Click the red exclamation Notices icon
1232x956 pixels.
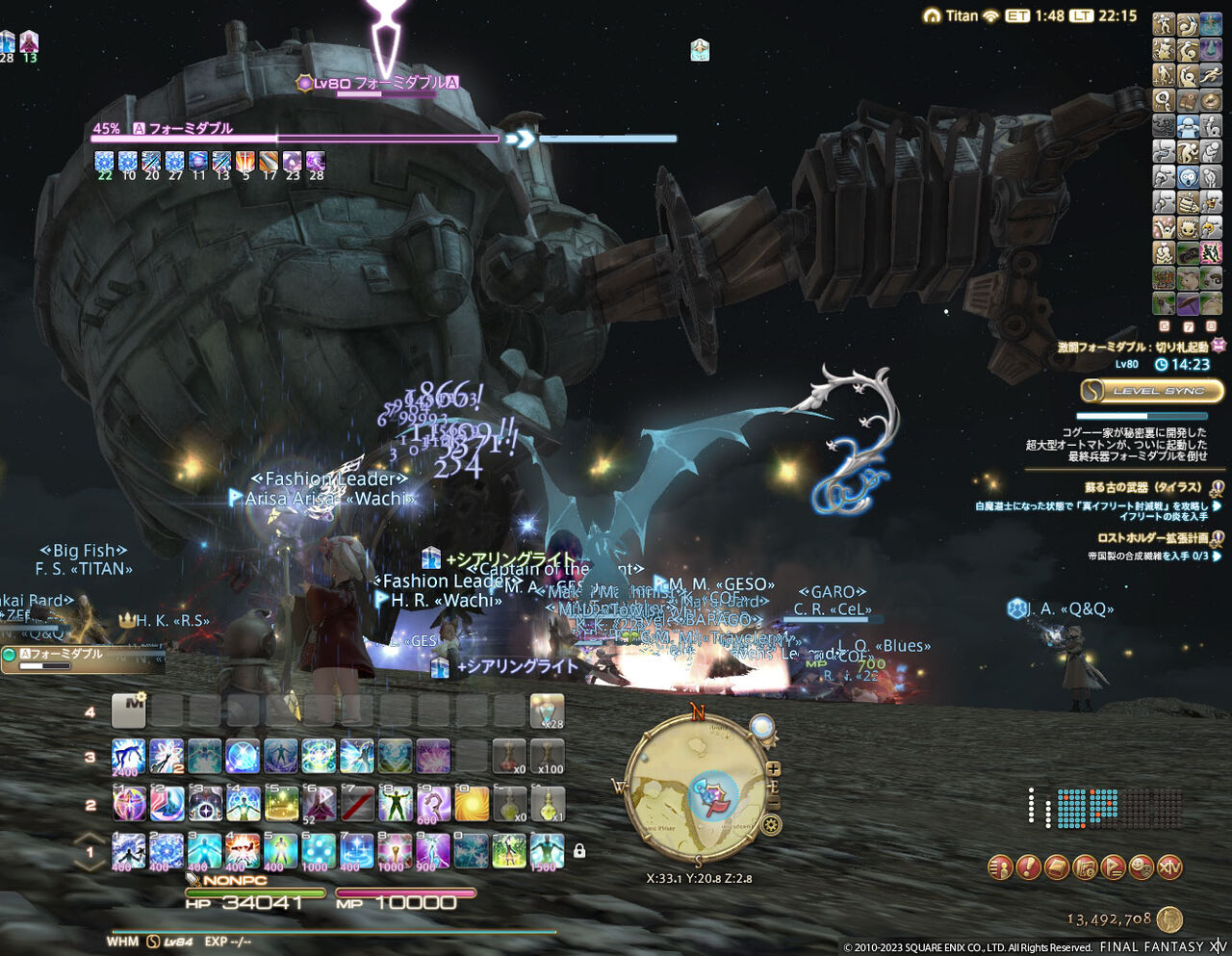coord(1028,868)
